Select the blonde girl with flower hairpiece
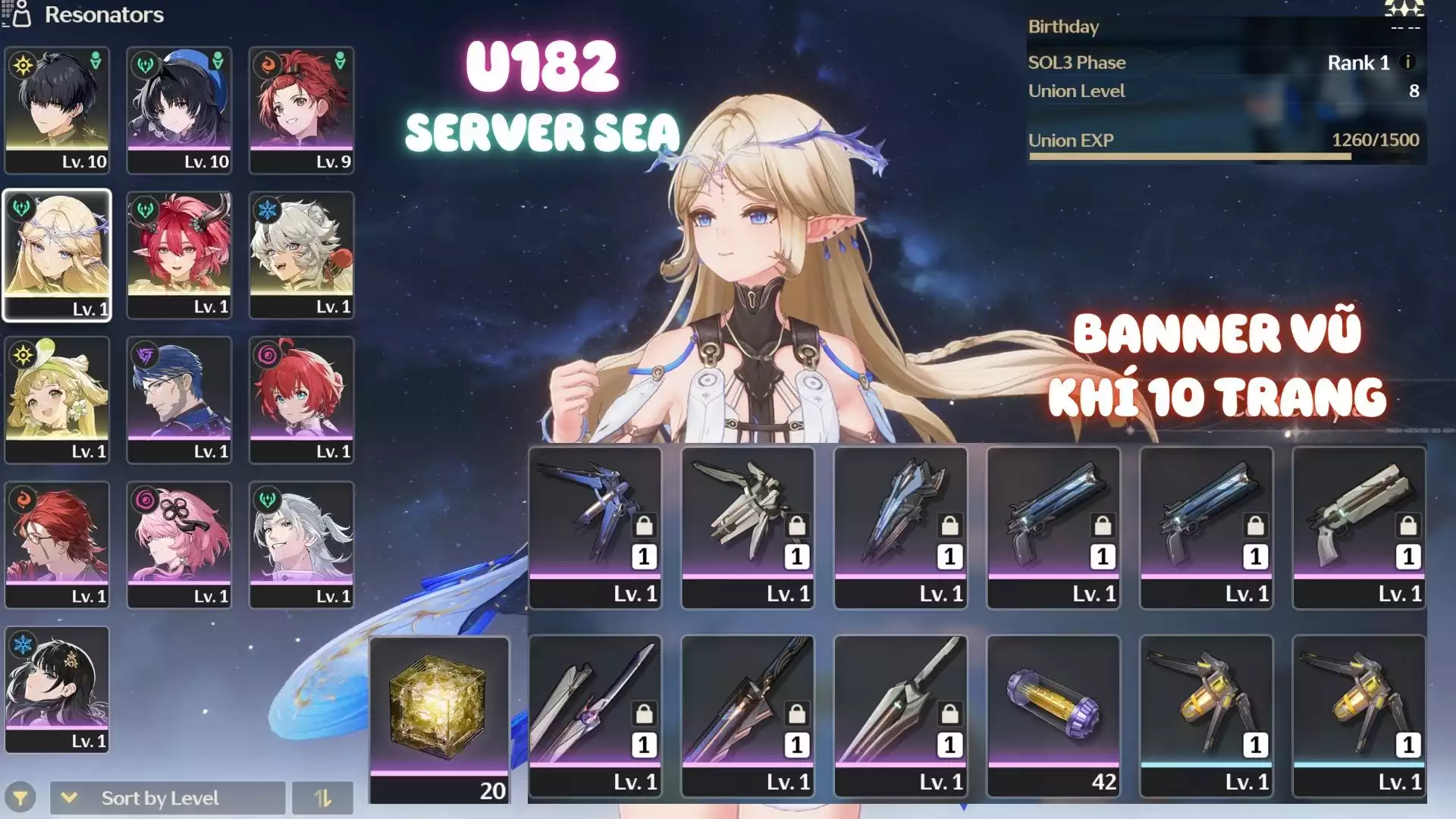The width and height of the screenshot is (1456, 819). click(57, 400)
